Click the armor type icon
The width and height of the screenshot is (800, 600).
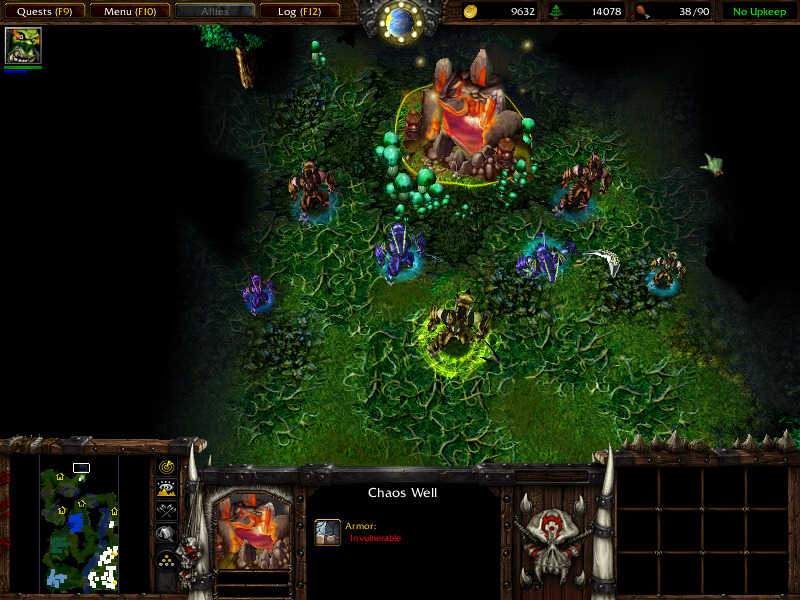pos(328,531)
